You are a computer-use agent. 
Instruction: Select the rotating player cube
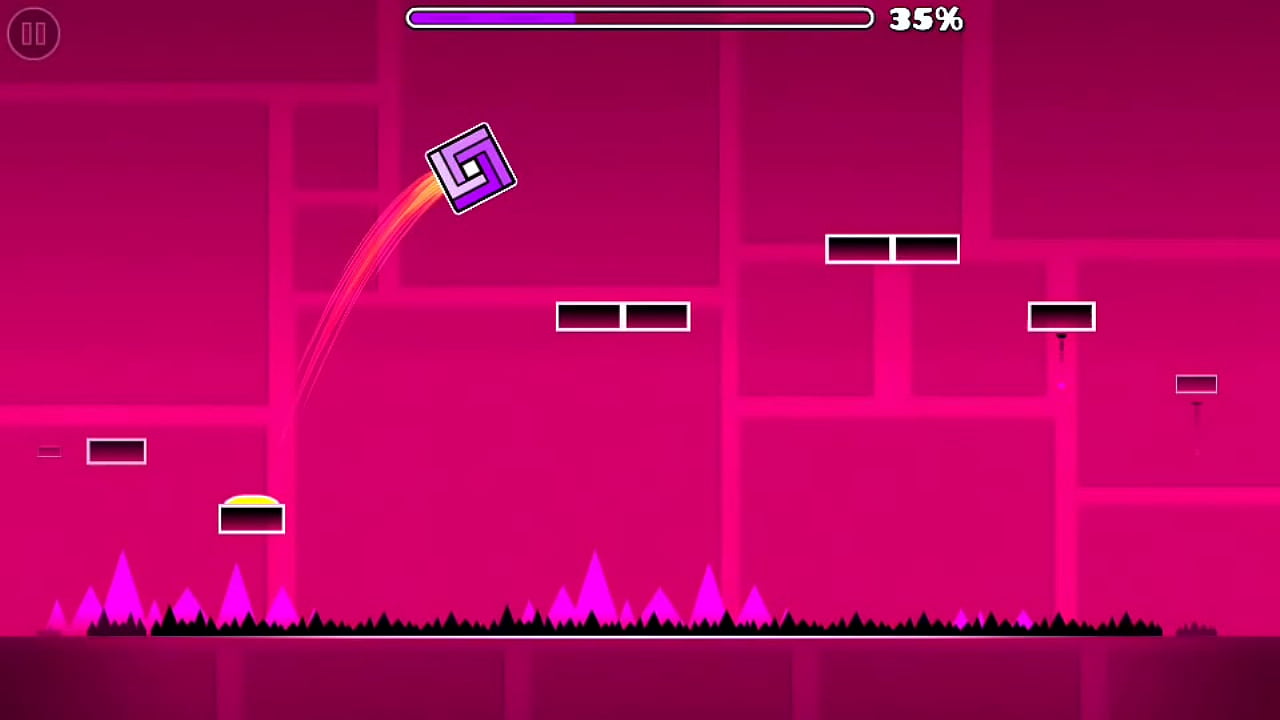pyautogui.click(x=470, y=168)
